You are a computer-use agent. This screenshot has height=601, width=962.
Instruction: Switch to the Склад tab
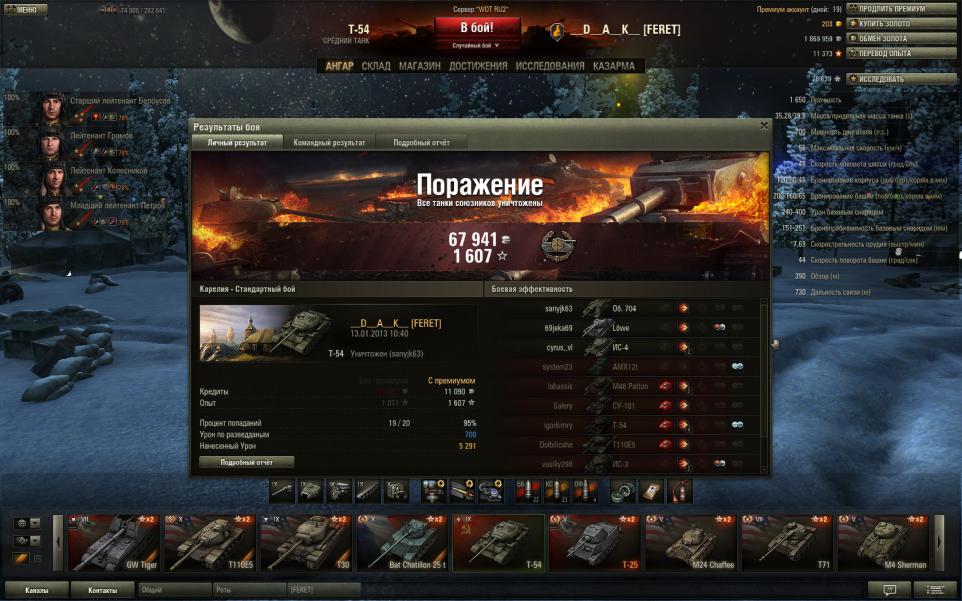click(376, 66)
